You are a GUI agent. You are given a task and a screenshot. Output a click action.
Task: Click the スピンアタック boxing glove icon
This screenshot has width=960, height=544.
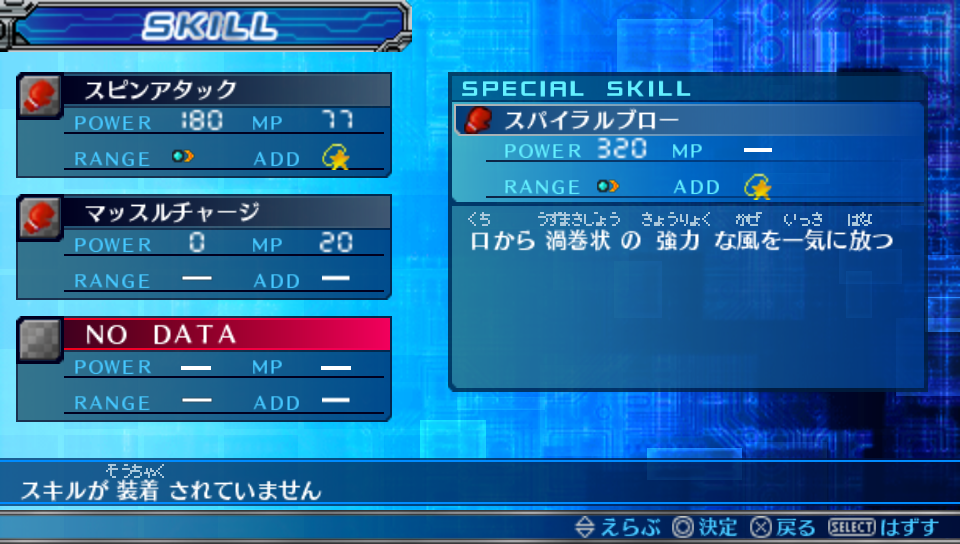(40, 94)
